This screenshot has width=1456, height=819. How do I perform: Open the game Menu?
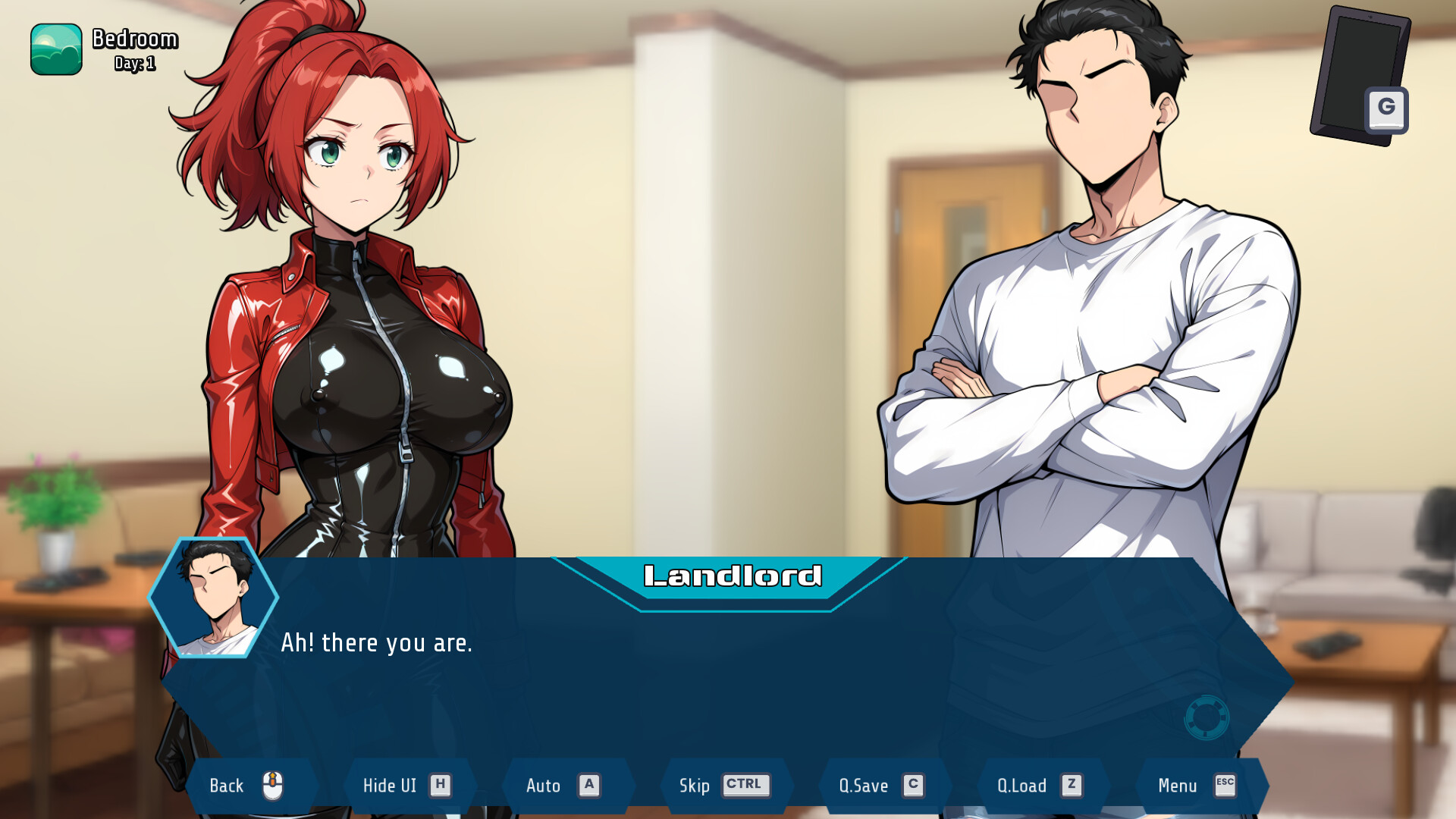click(x=1178, y=786)
